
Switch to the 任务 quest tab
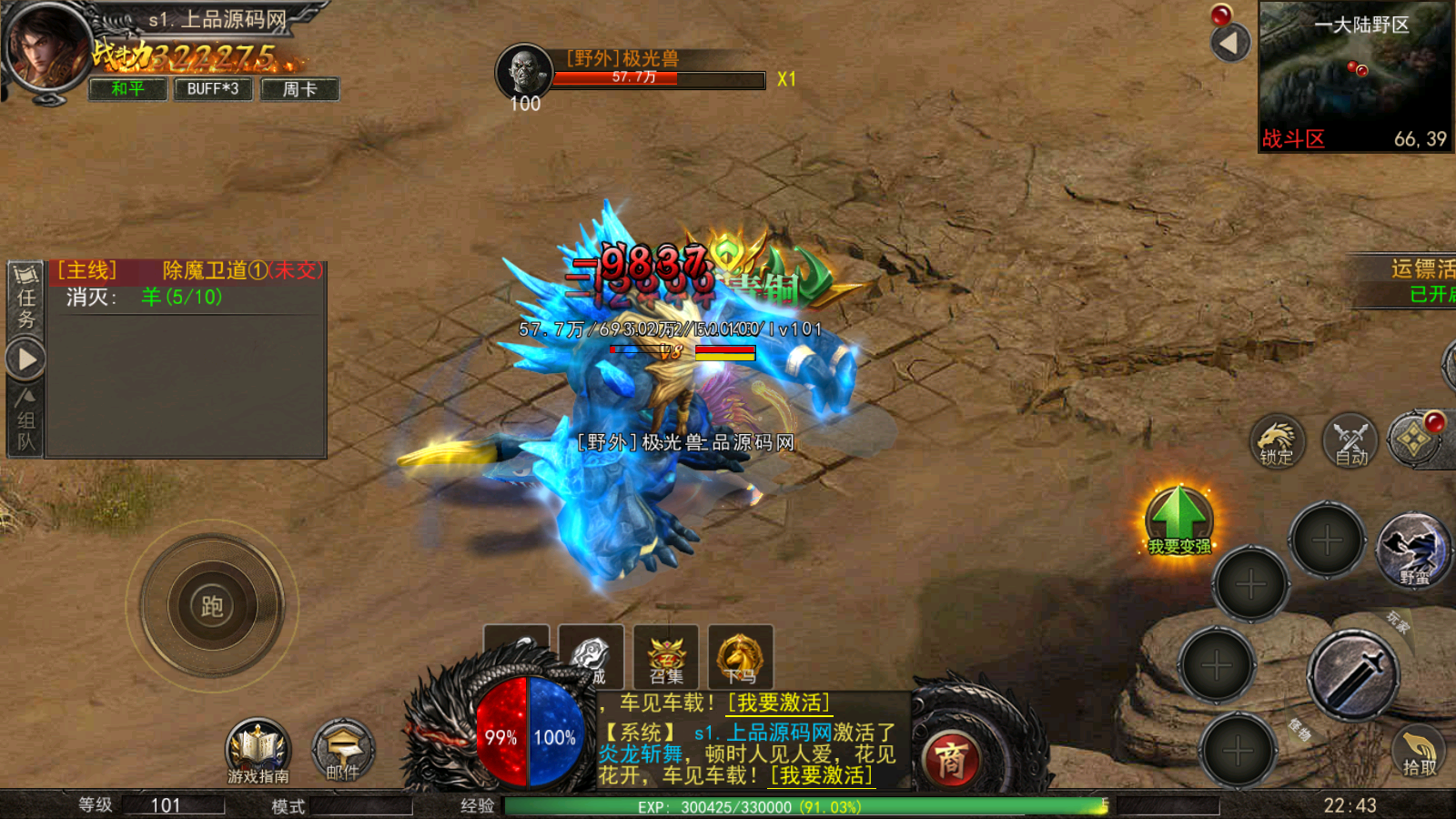(x=25, y=296)
